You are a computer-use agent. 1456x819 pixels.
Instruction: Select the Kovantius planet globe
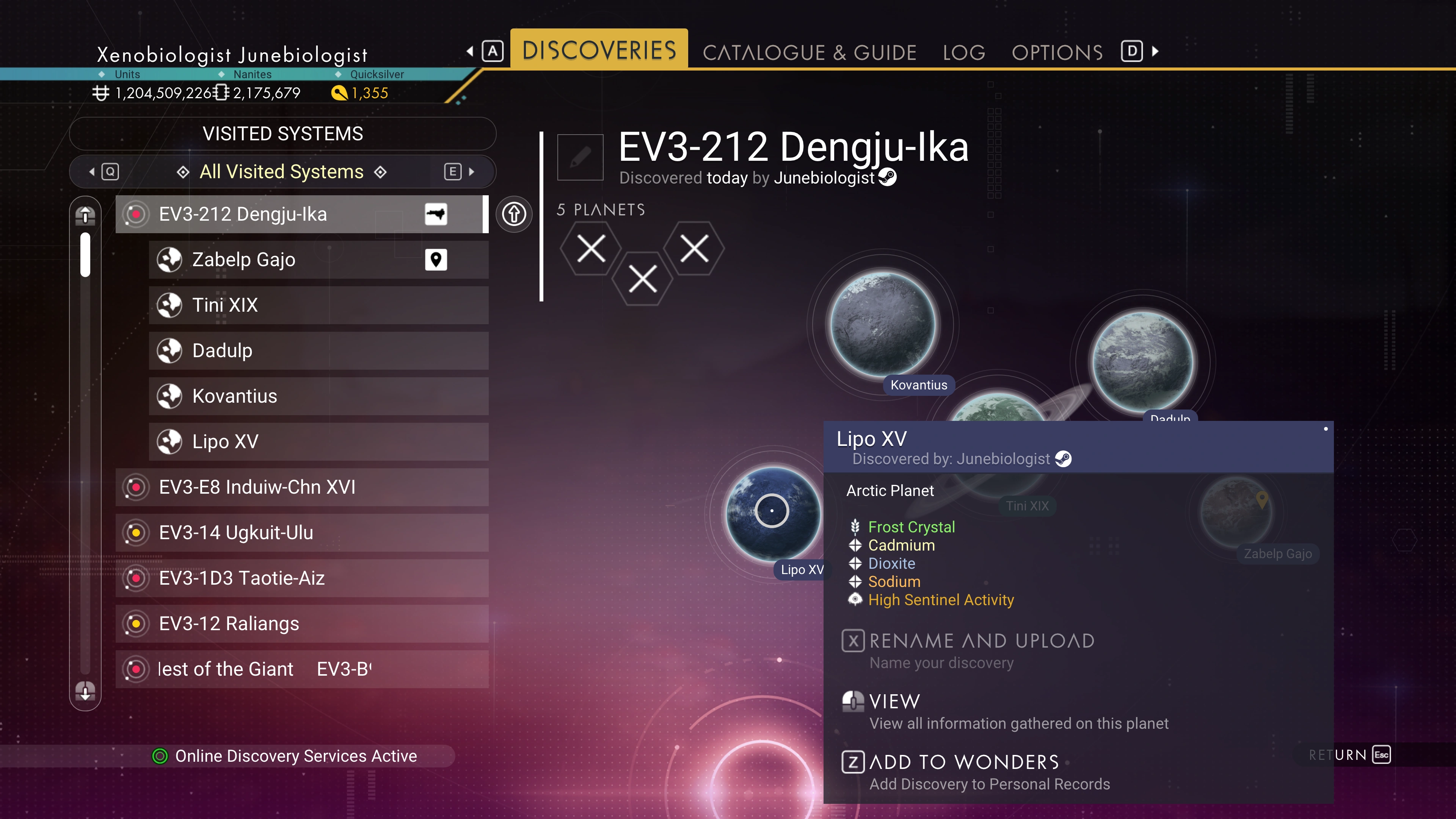(883, 324)
